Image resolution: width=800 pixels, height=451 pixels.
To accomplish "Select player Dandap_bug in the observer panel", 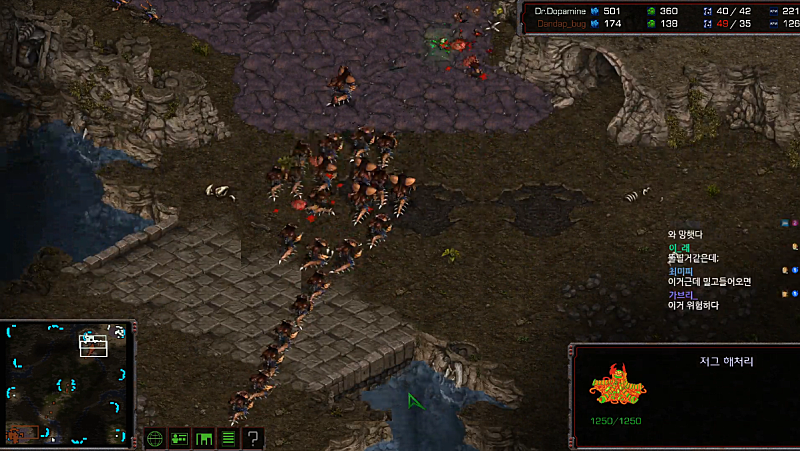I will pyautogui.click(x=560, y=22).
